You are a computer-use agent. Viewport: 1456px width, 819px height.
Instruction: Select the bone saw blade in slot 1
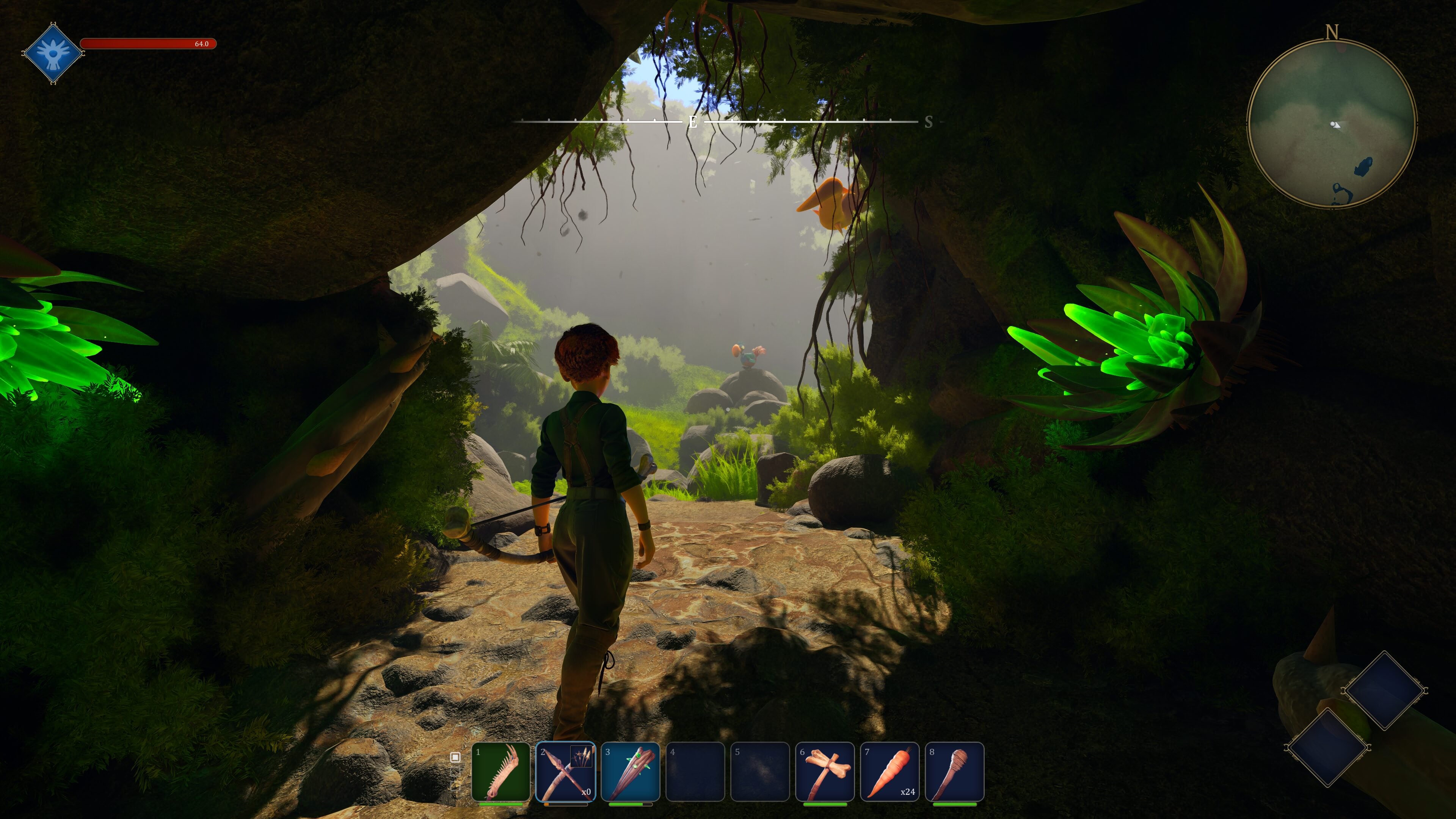[x=501, y=771]
